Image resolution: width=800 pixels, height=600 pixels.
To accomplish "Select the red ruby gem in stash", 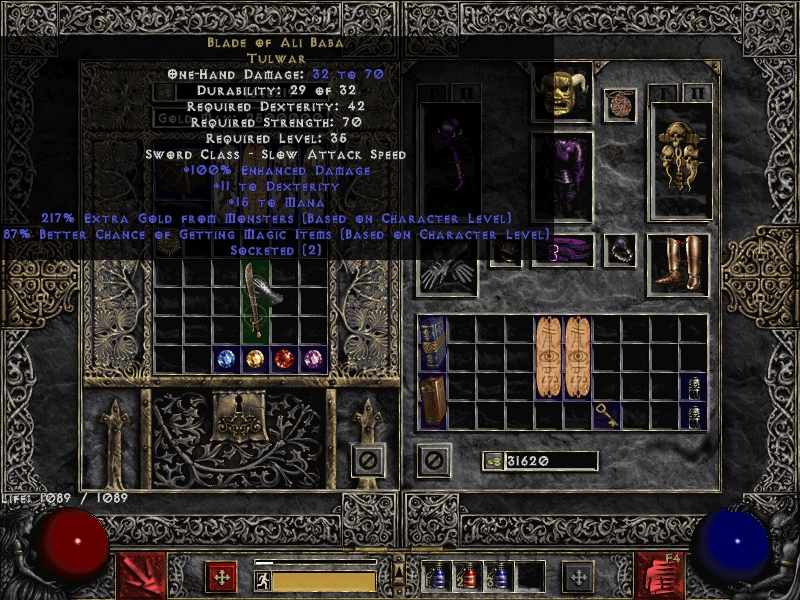I will 285,358.
